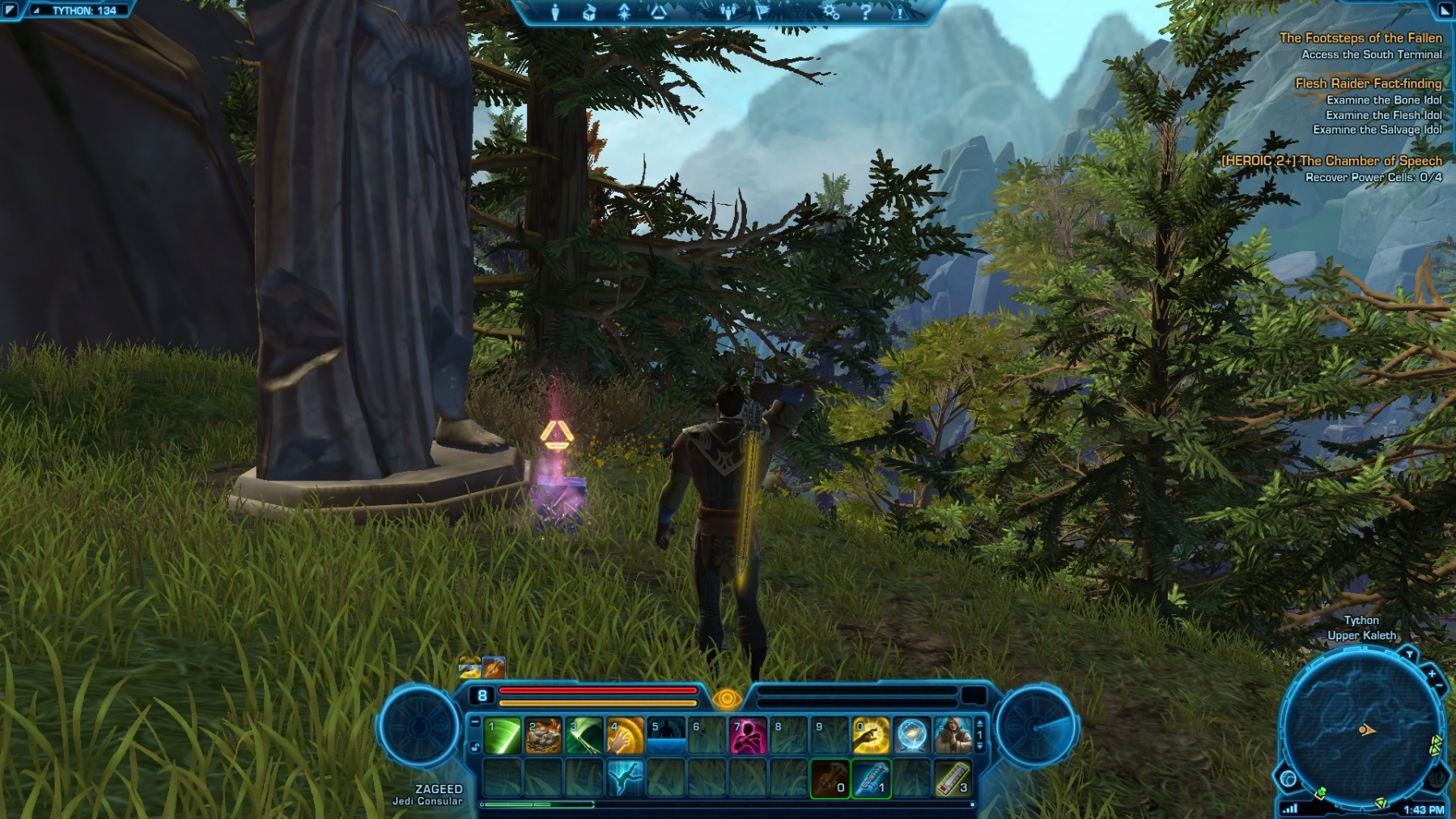Screen dimensions: 1456x819
Task: Open the character sheet icon in top menu
Action: click(555, 12)
